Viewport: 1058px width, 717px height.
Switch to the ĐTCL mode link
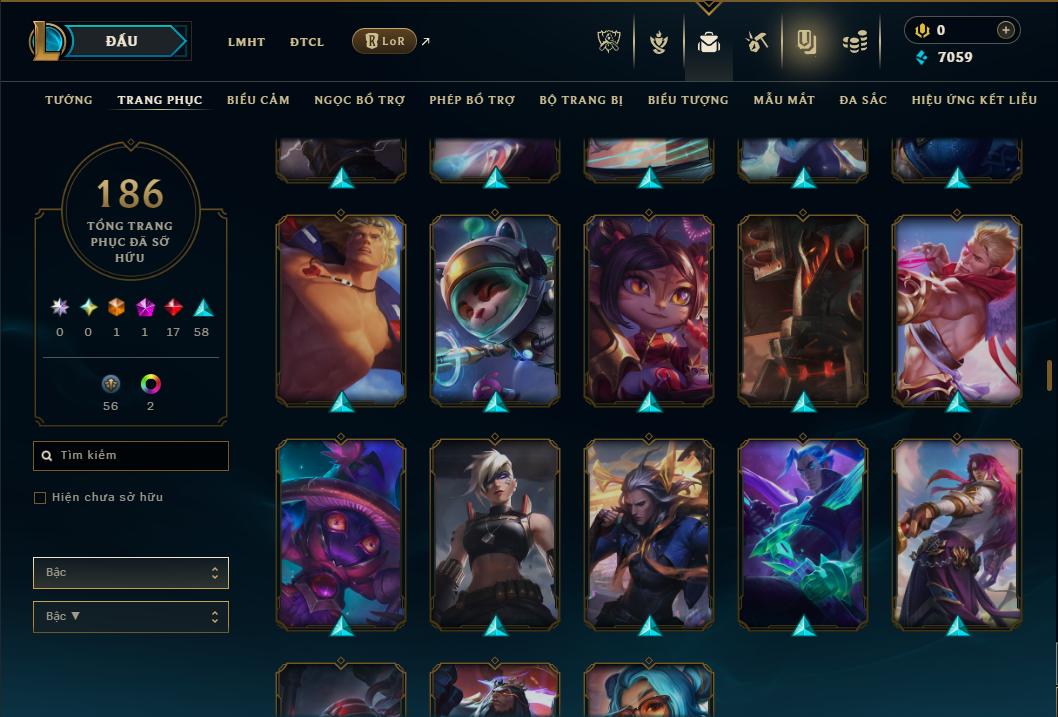coord(307,42)
